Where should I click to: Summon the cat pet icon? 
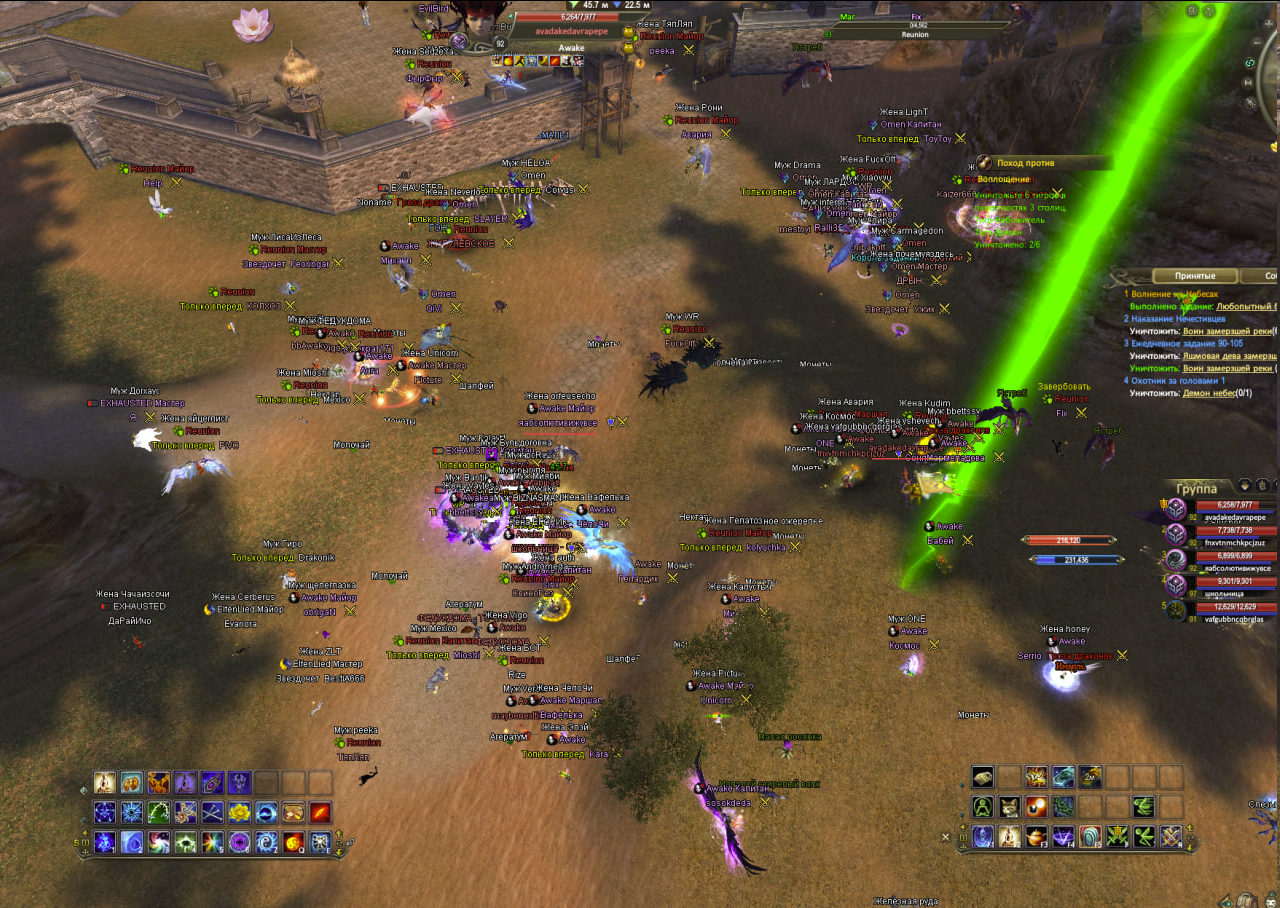tap(1010, 807)
